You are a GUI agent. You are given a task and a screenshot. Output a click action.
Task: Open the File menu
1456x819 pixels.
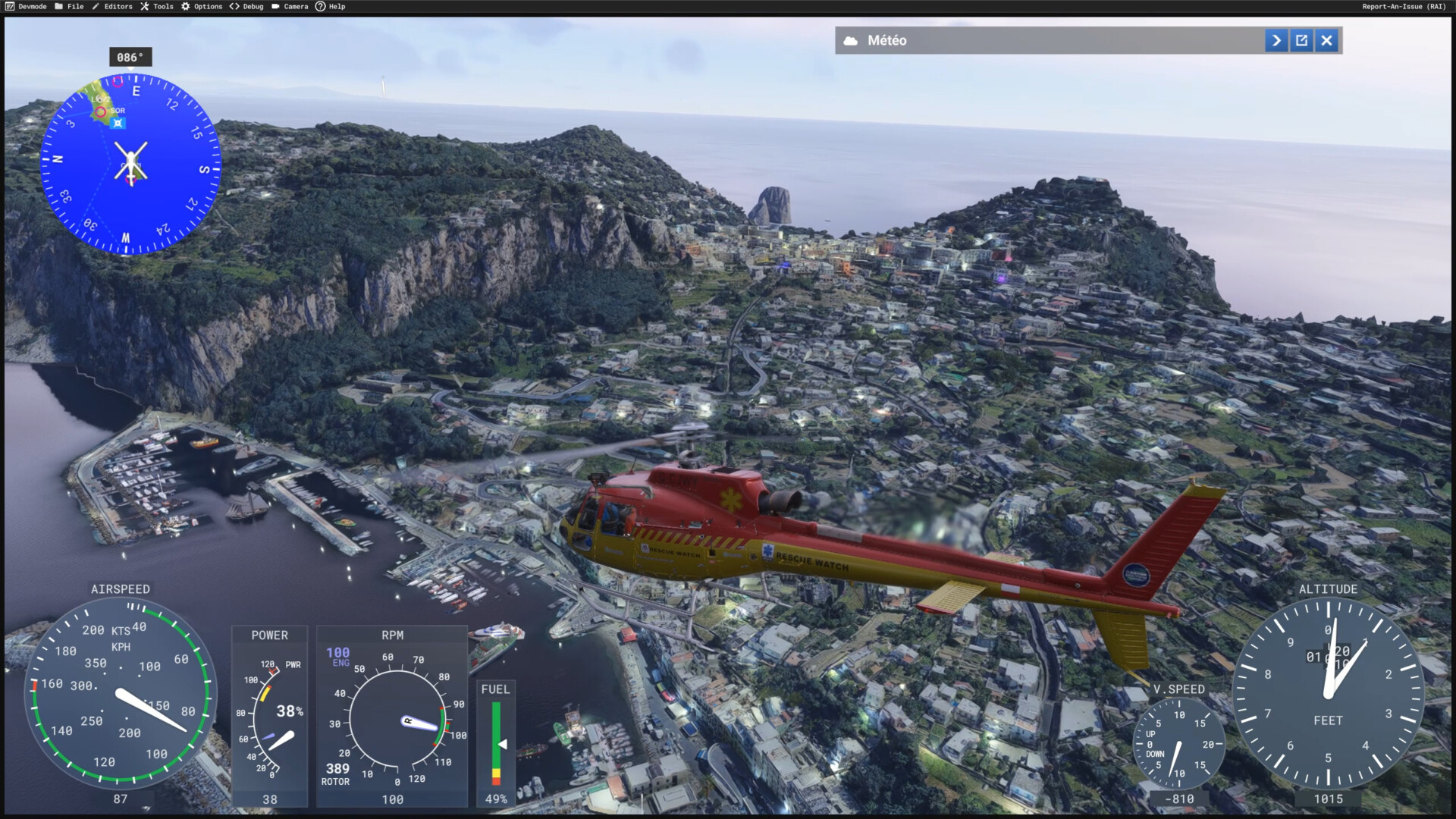(x=70, y=7)
